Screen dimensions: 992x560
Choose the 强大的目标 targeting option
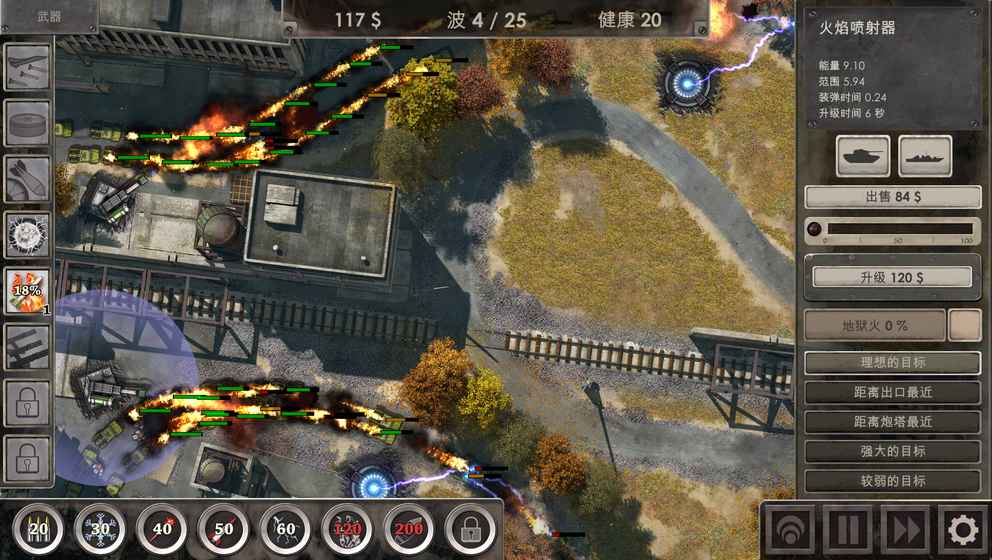pos(892,452)
